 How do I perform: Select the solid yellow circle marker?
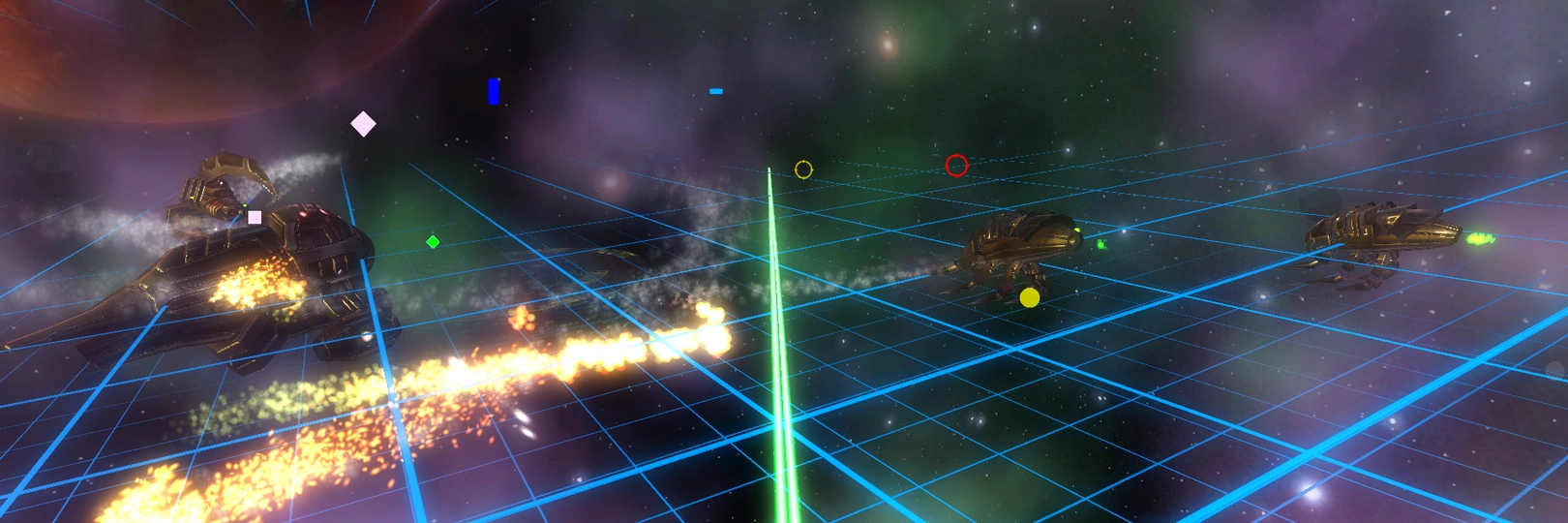(1030, 297)
